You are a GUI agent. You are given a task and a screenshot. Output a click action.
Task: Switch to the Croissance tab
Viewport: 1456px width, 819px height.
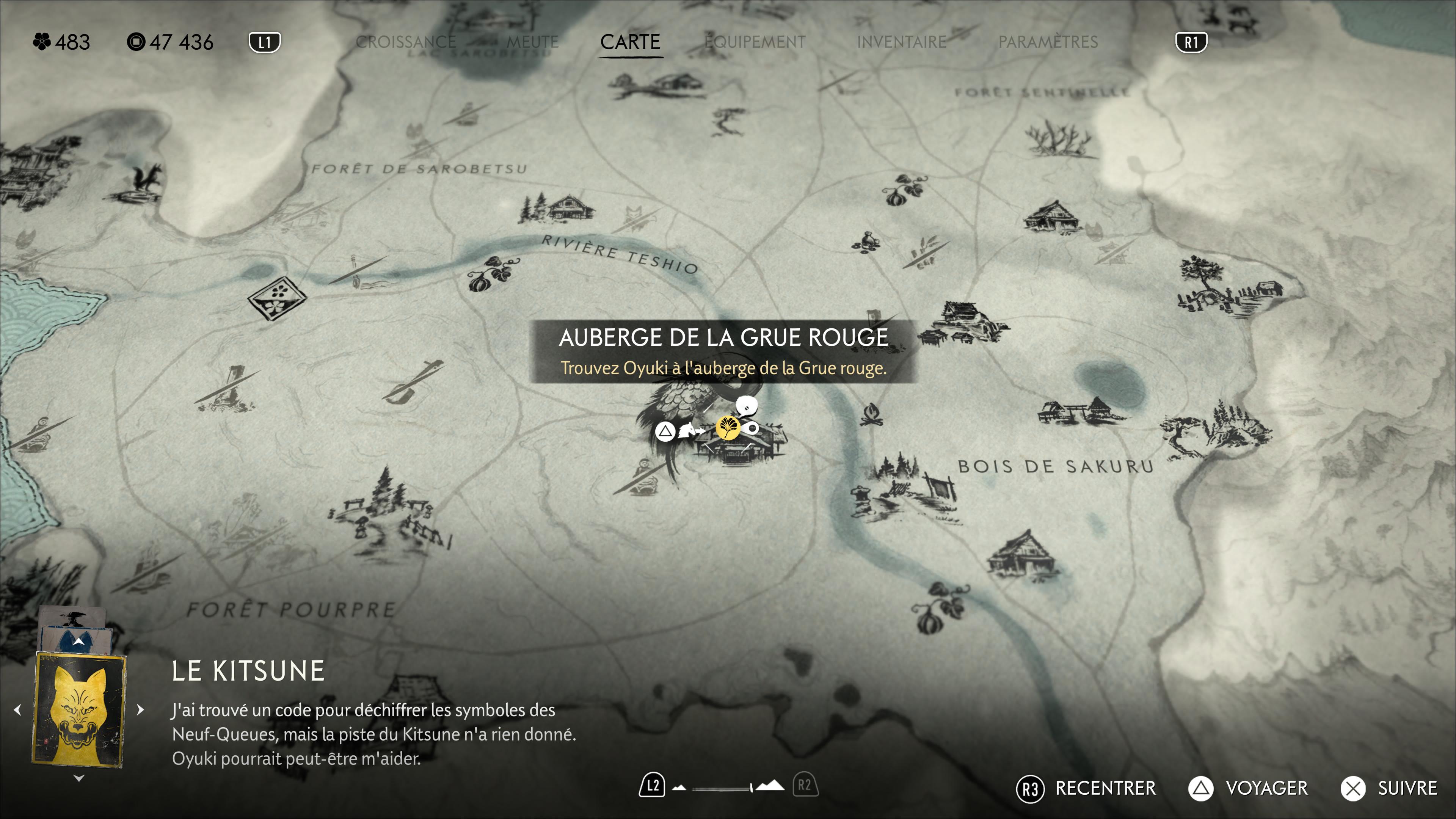405,42
